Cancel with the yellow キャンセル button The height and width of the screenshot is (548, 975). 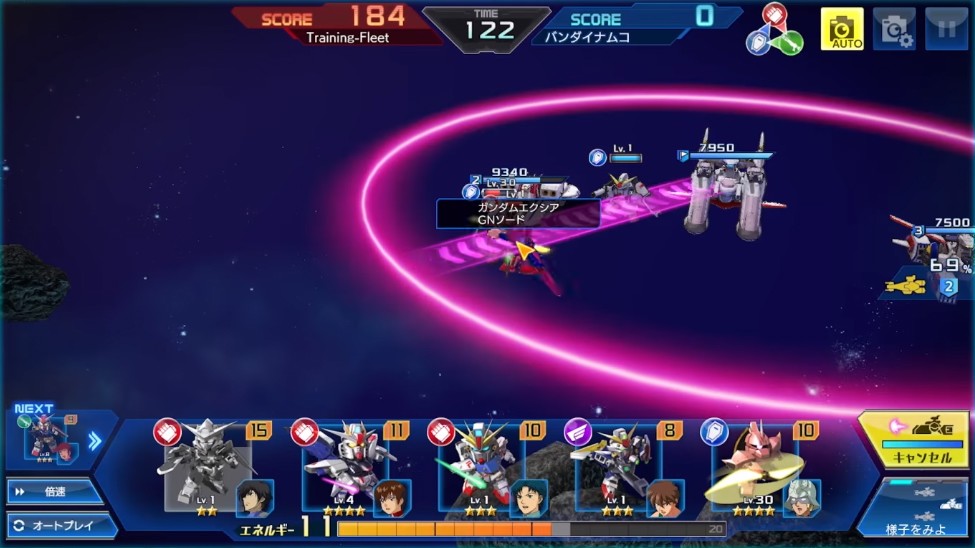click(x=913, y=440)
